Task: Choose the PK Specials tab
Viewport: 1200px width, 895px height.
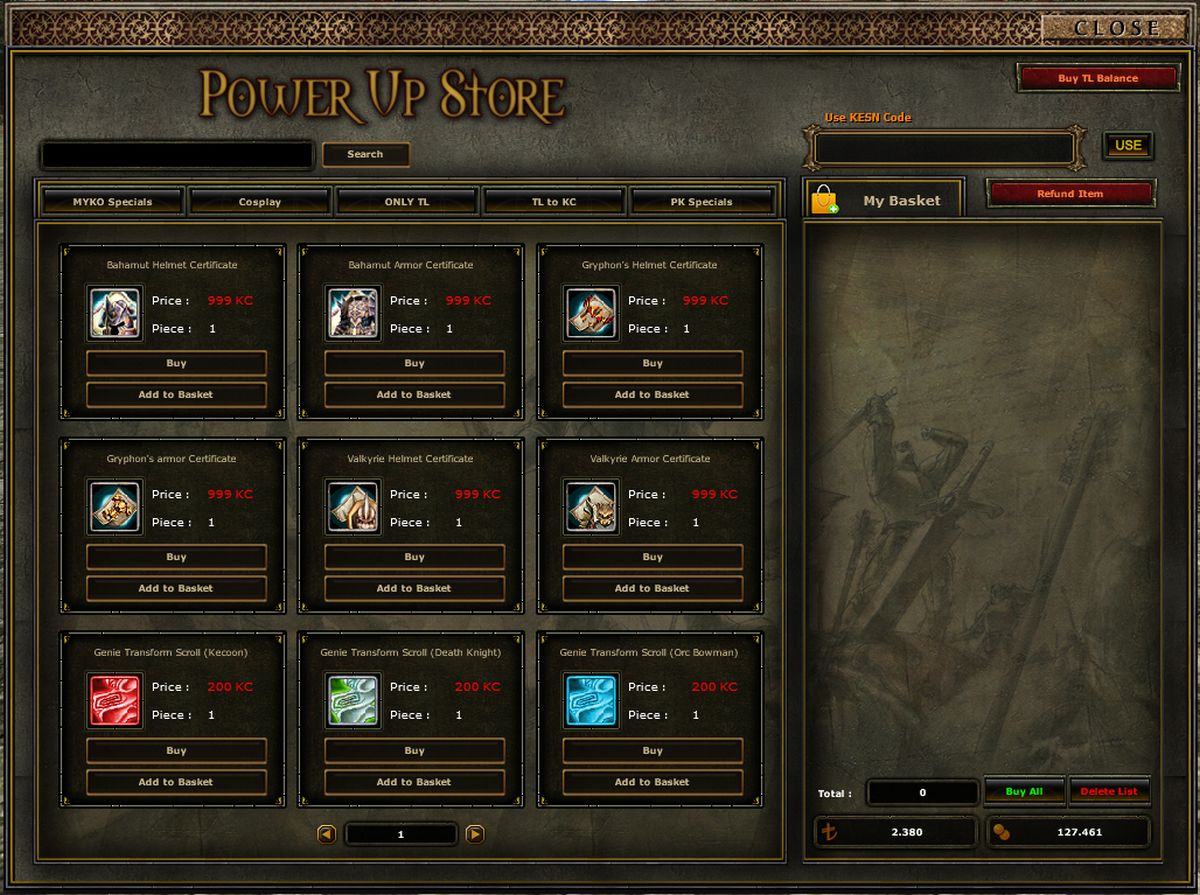Action: (701, 202)
